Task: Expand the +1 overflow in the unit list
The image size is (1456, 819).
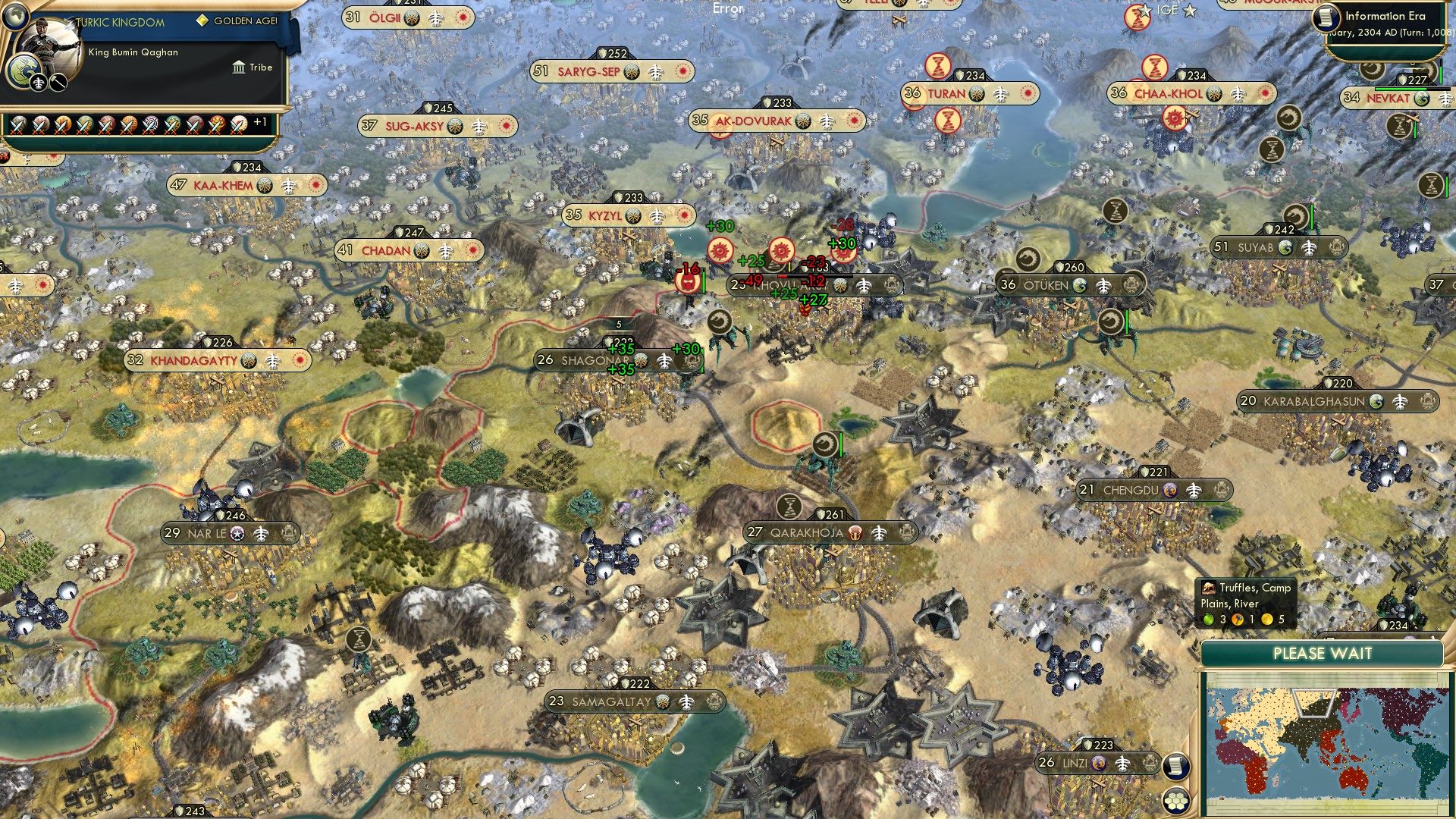Action: pyautogui.click(x=261, y=121)
